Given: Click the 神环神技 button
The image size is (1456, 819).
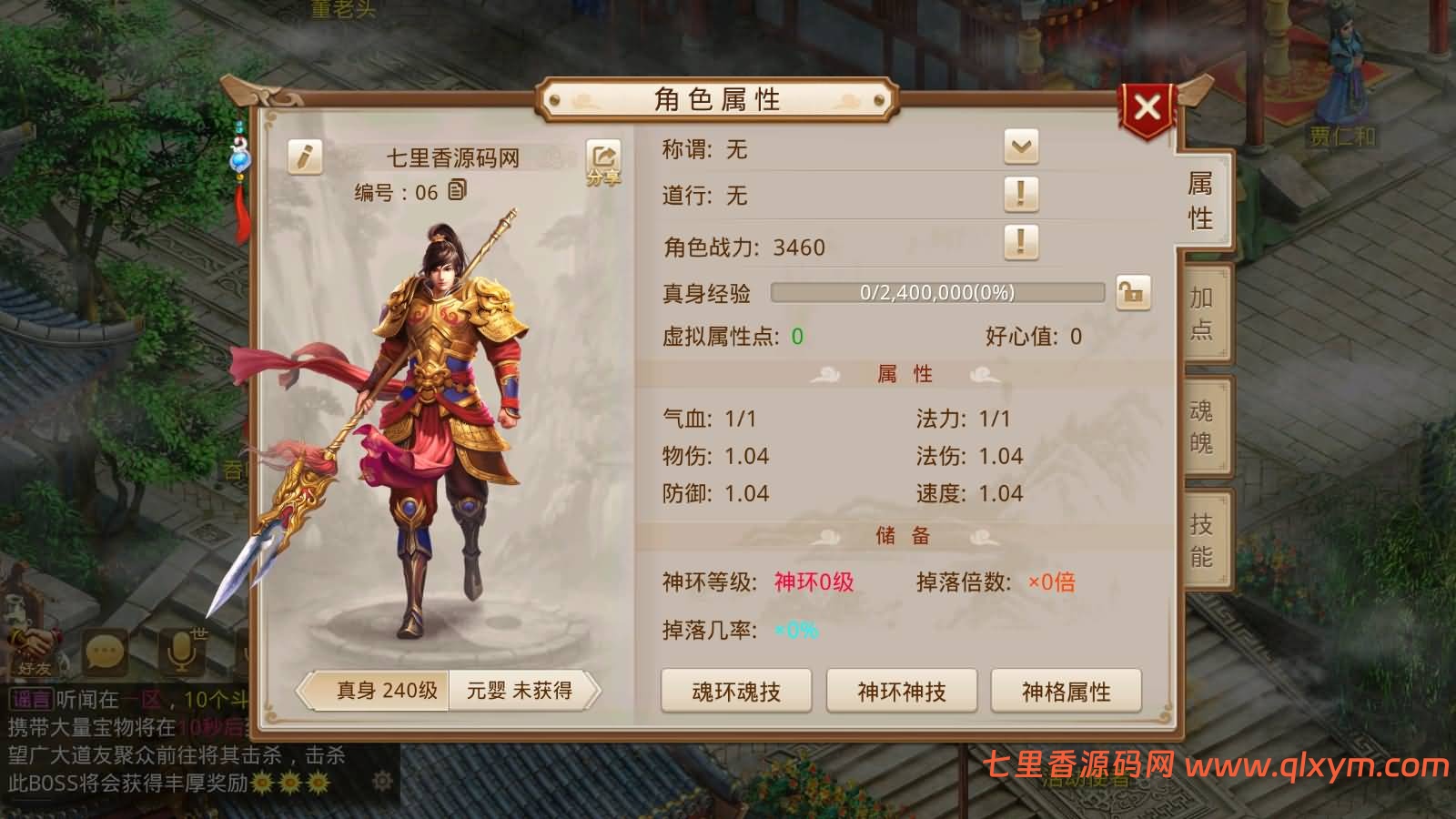Looking at the screenshot, I should [902, 691].
